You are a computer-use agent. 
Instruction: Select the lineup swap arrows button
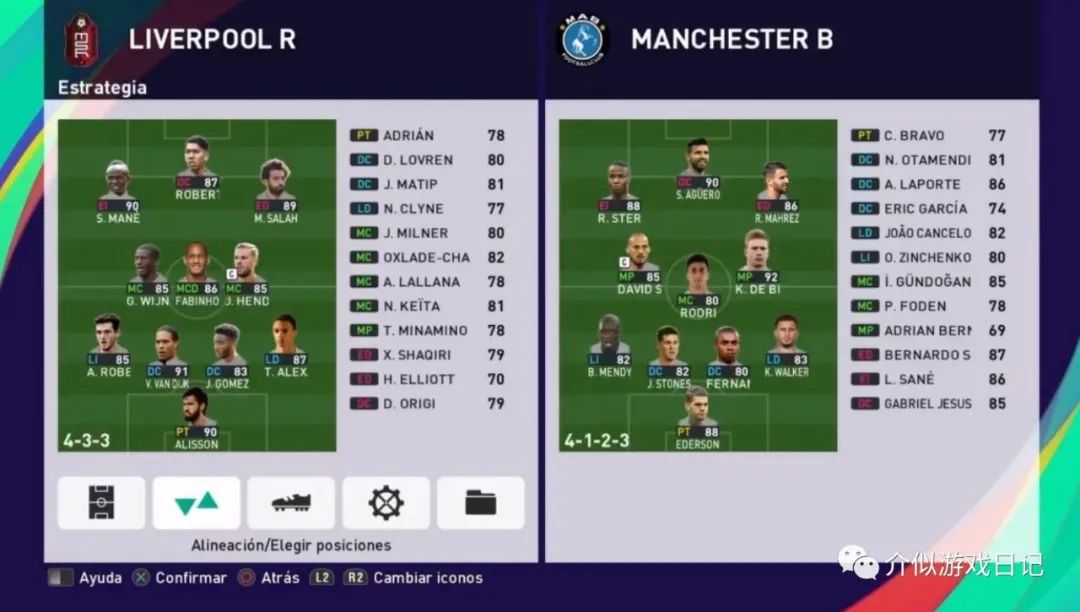point(196,503)
